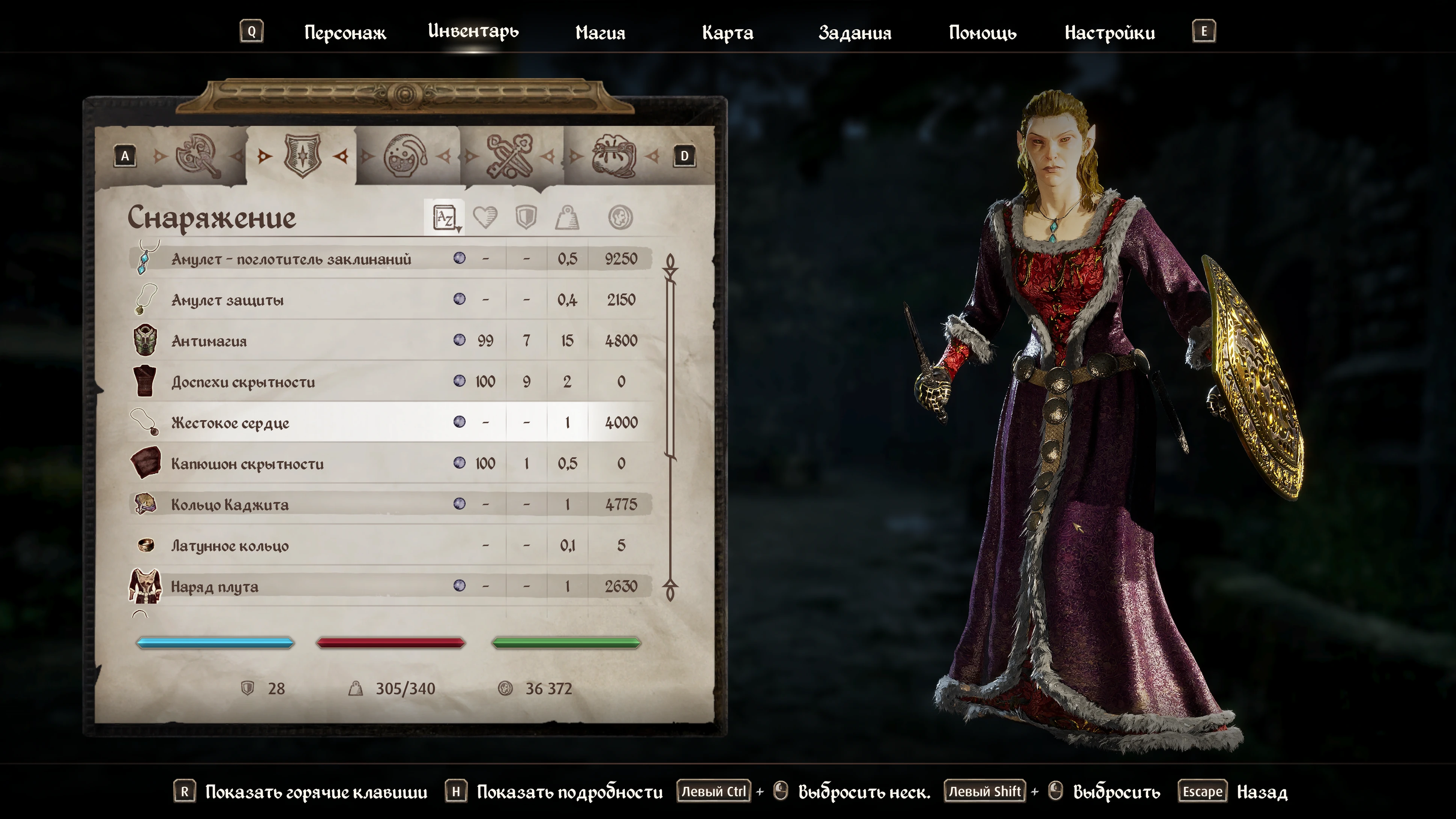Image resolution: width=1456 pixels, height=819 pixels.
Task: Open the Персонаж menu
Action: coord(345,33)
